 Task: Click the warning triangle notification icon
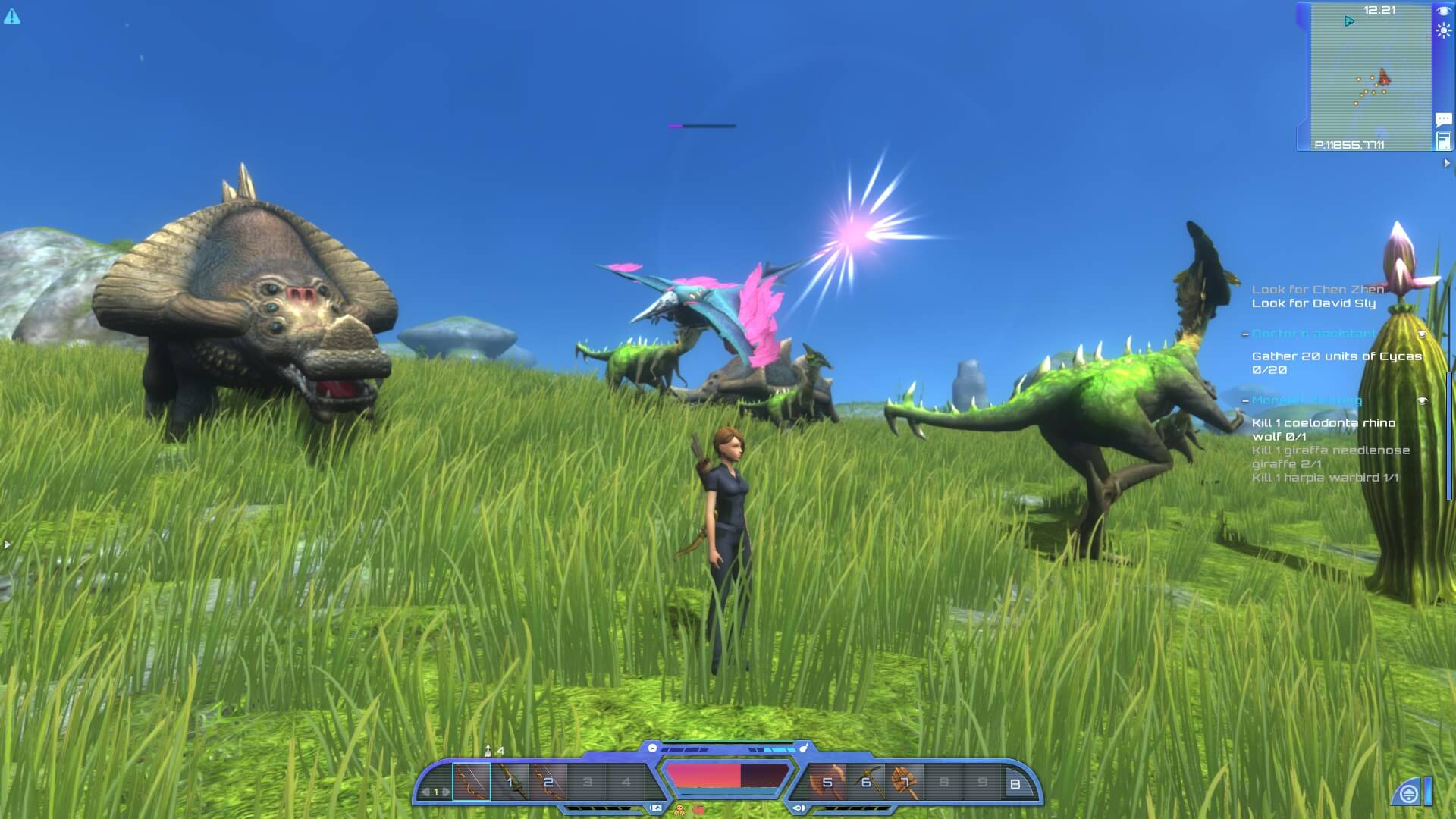(x=12, y=16)
